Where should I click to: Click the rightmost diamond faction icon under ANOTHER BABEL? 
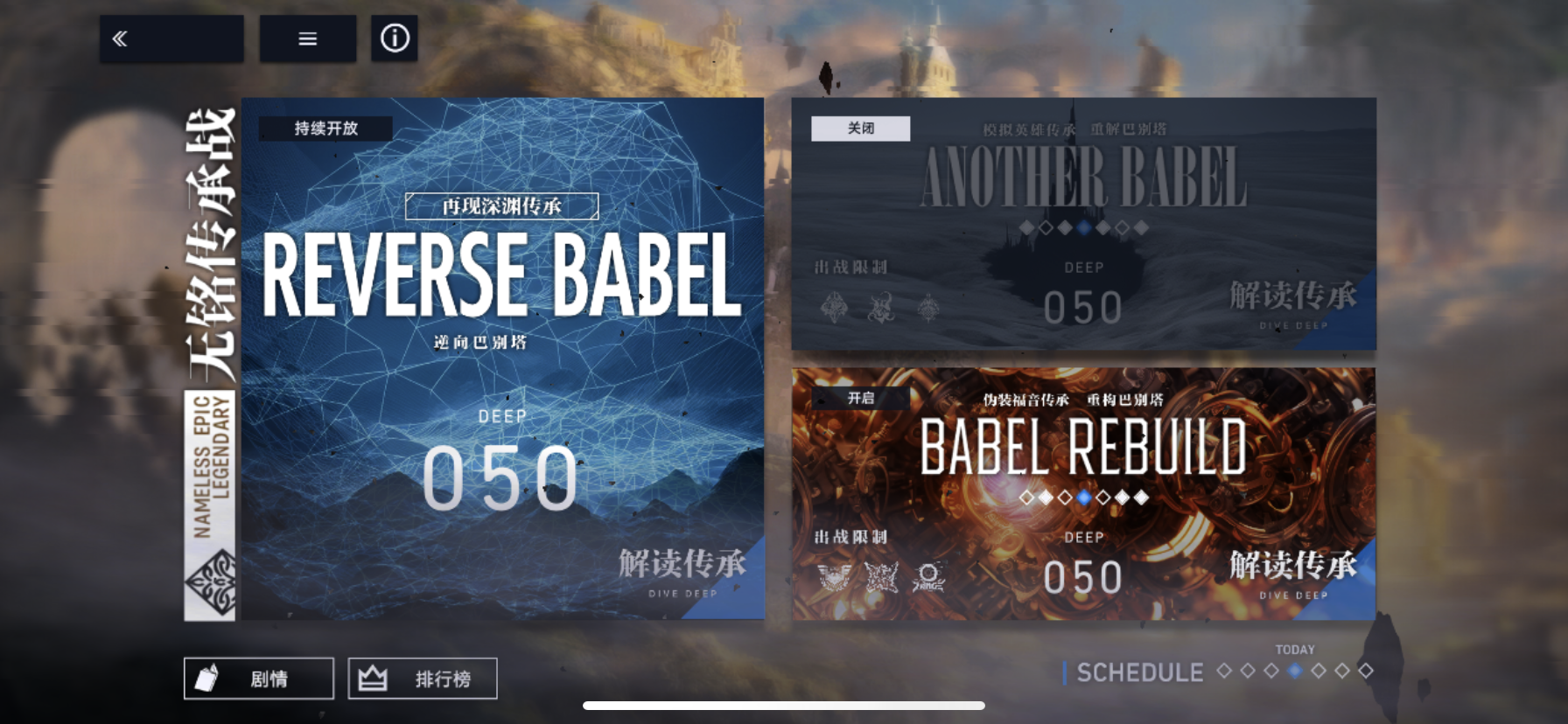(927, 309)
